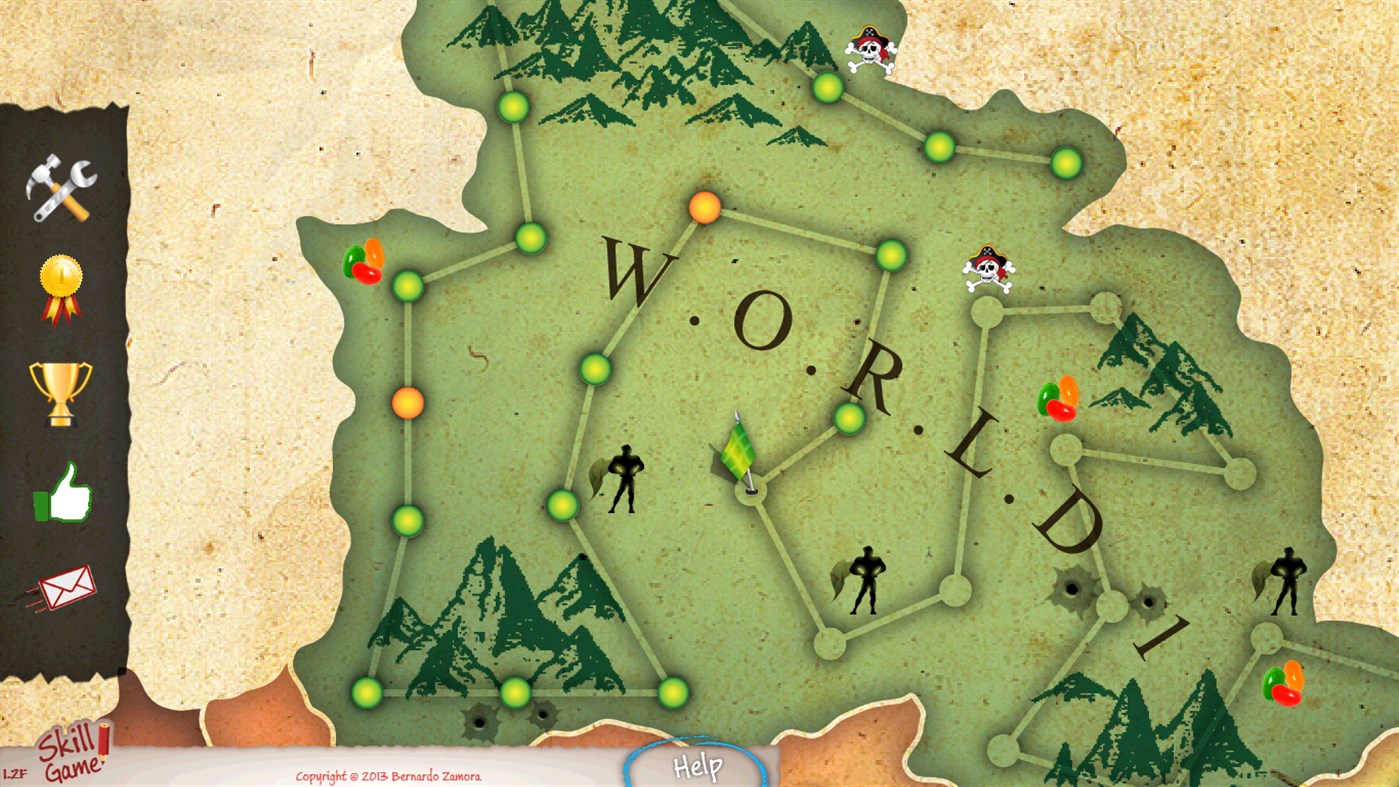
Task: Open the trophy leaderboard icon
Action: (60, 395)
